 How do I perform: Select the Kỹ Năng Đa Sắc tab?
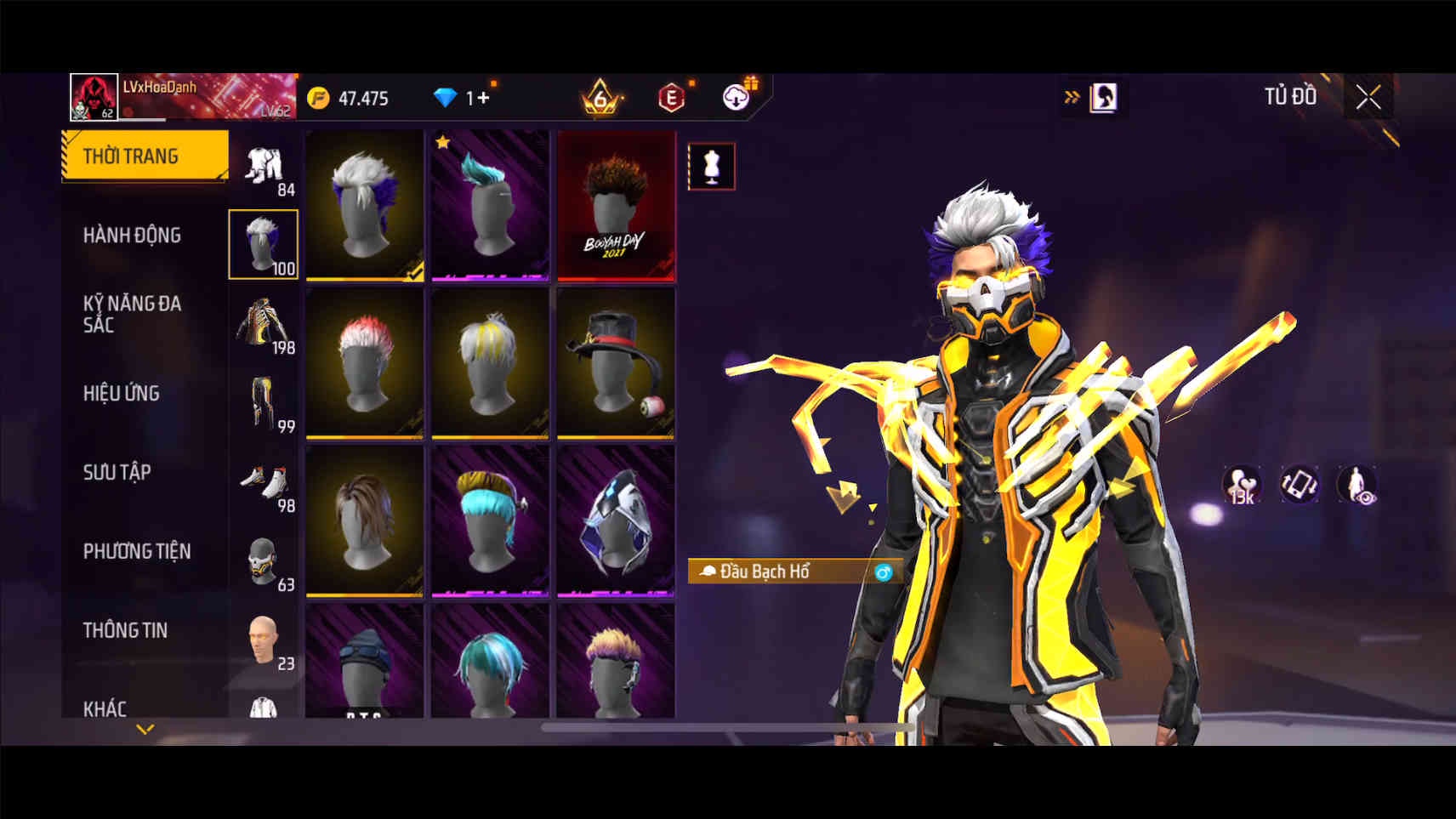[x=133, y=314]
